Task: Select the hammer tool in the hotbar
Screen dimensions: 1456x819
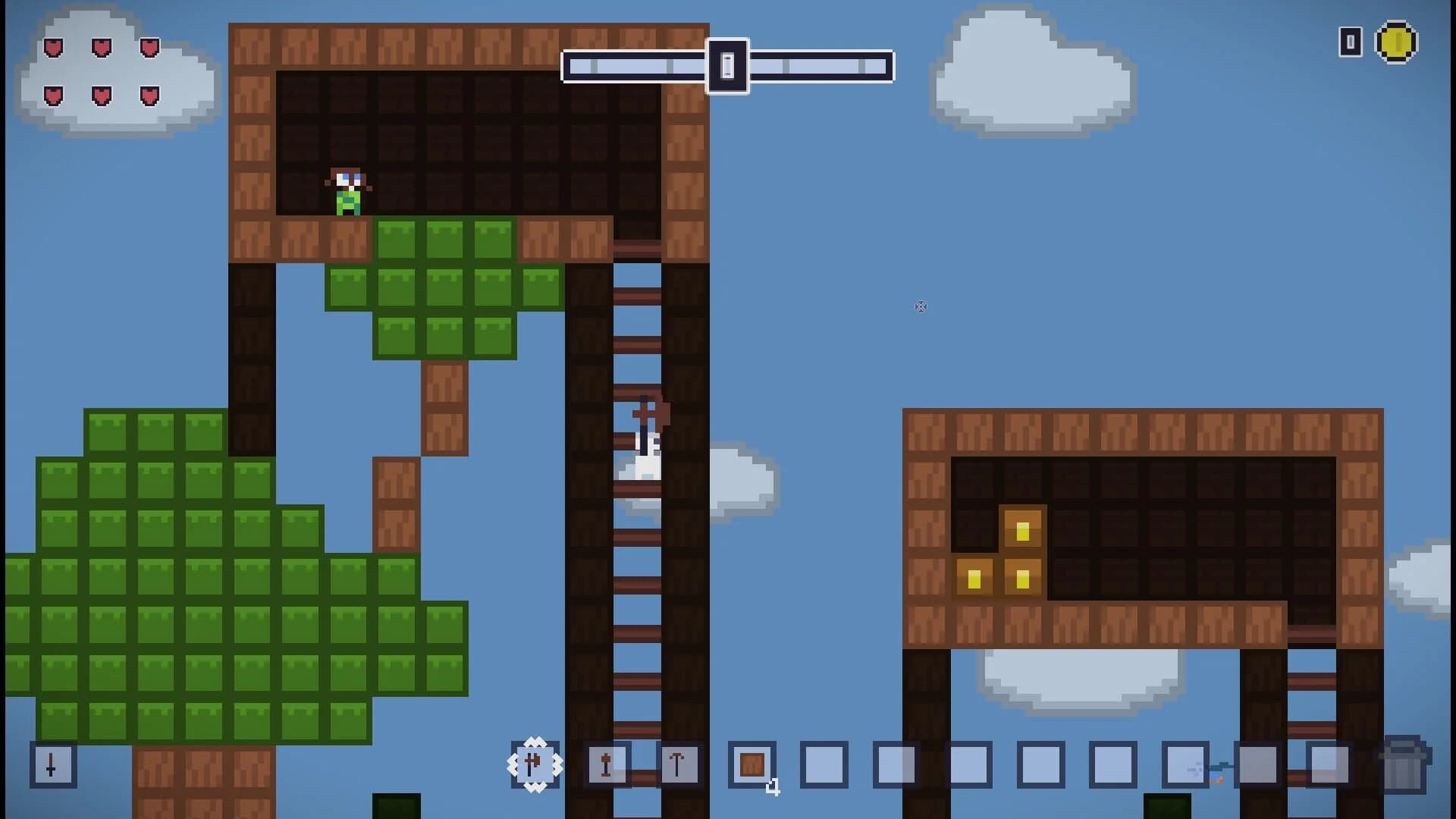Action: (679, 766)
